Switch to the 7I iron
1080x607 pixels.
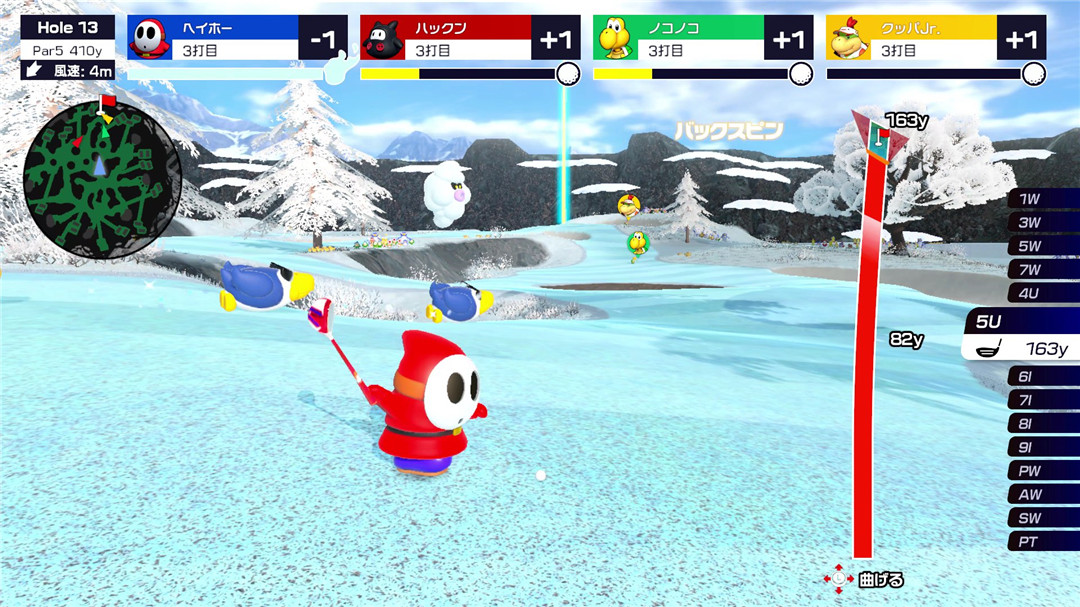click(x=1043, y=400)
